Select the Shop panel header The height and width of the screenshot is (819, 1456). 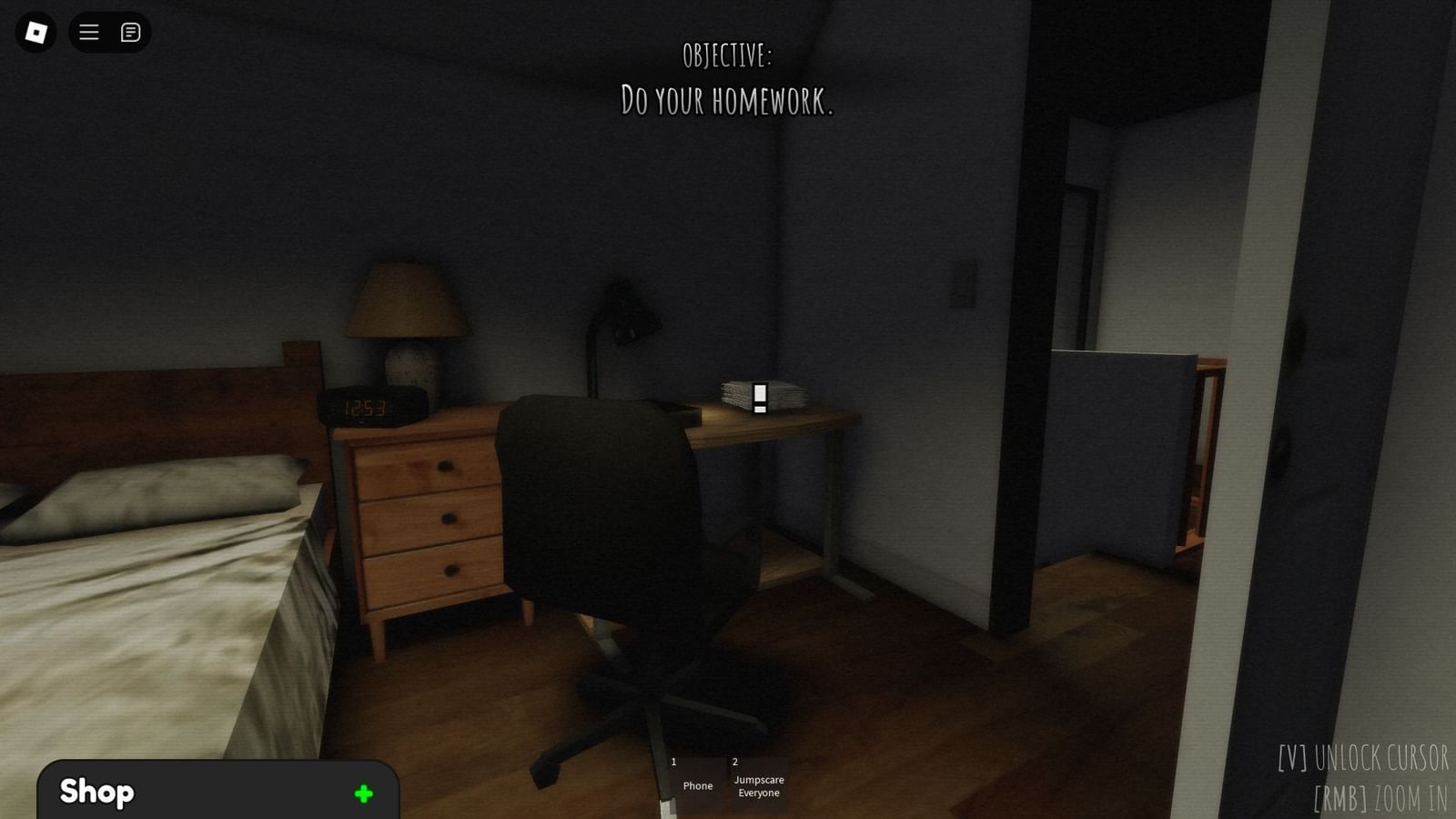96,793
